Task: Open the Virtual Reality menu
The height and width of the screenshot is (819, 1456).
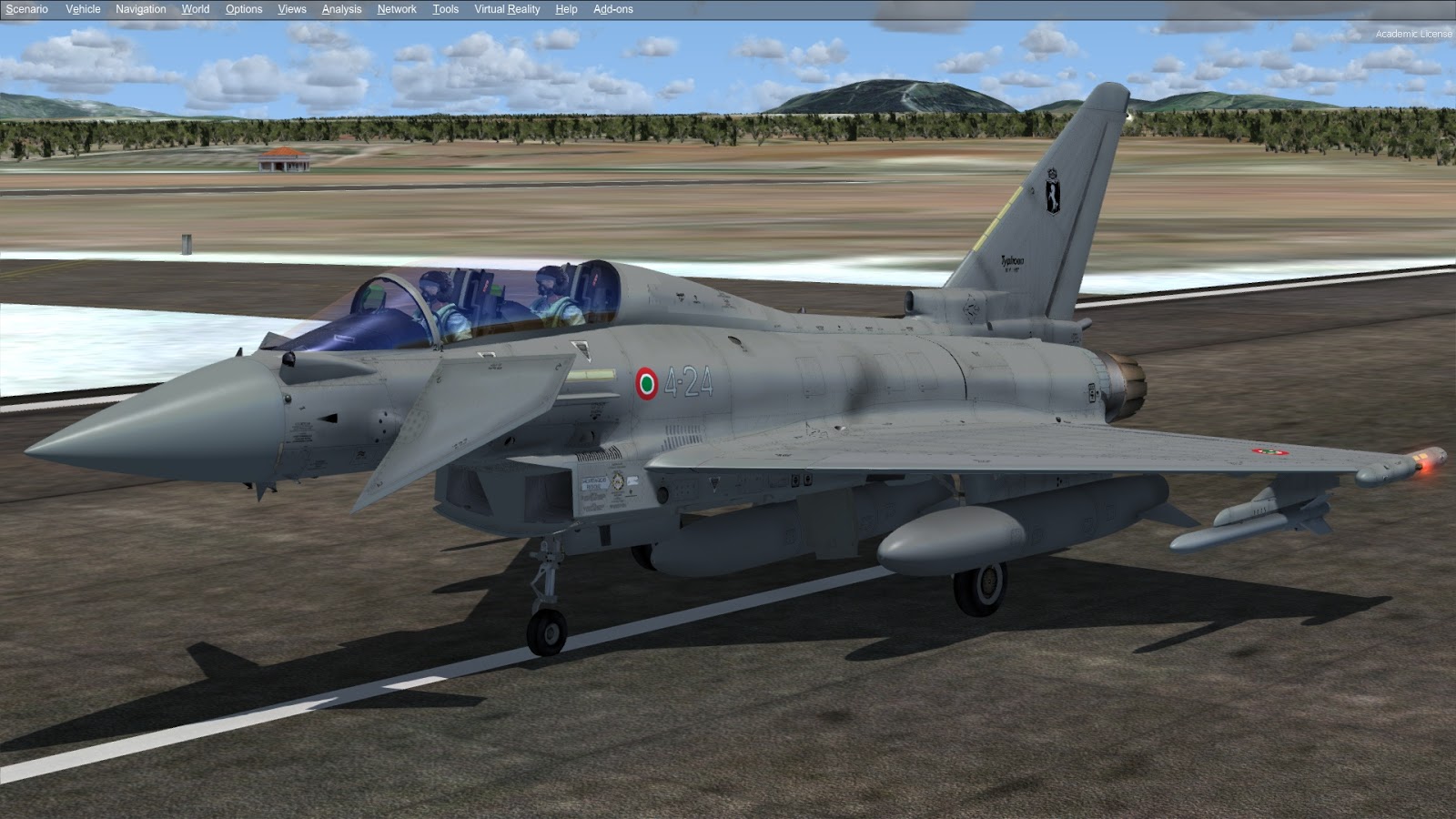Action: pos(505,9)
